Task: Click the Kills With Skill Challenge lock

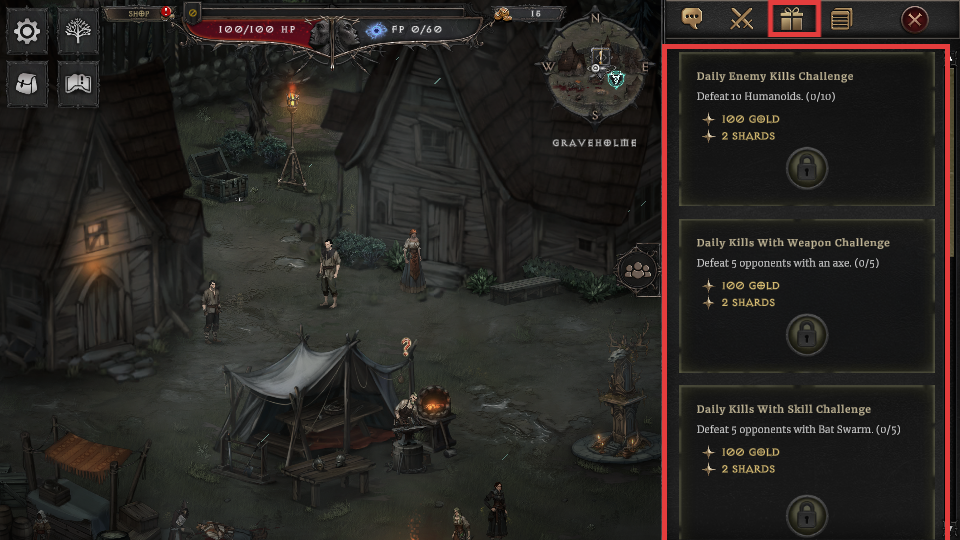Action: (806, 514)
